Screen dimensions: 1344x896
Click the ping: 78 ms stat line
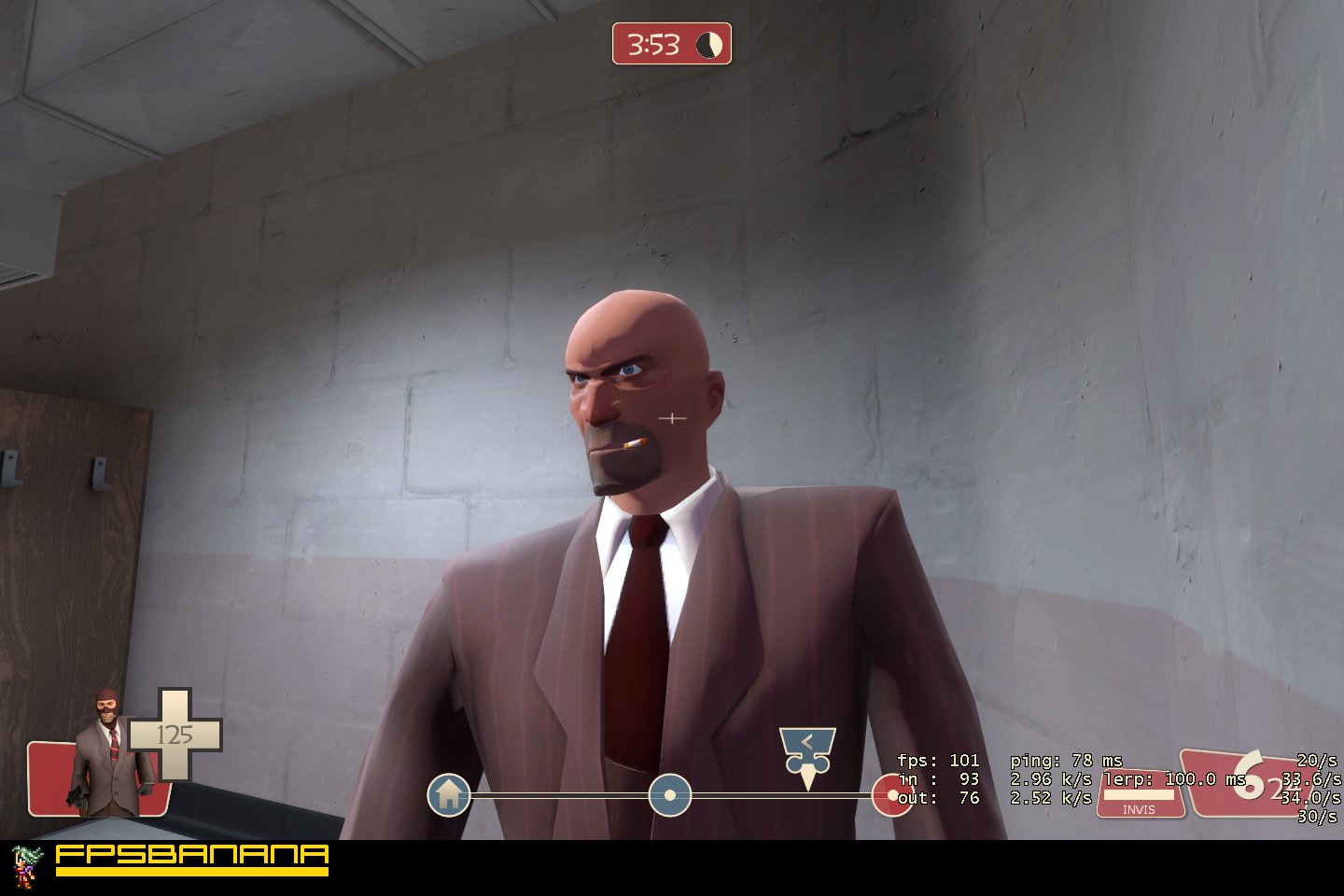coord(1068,760)
